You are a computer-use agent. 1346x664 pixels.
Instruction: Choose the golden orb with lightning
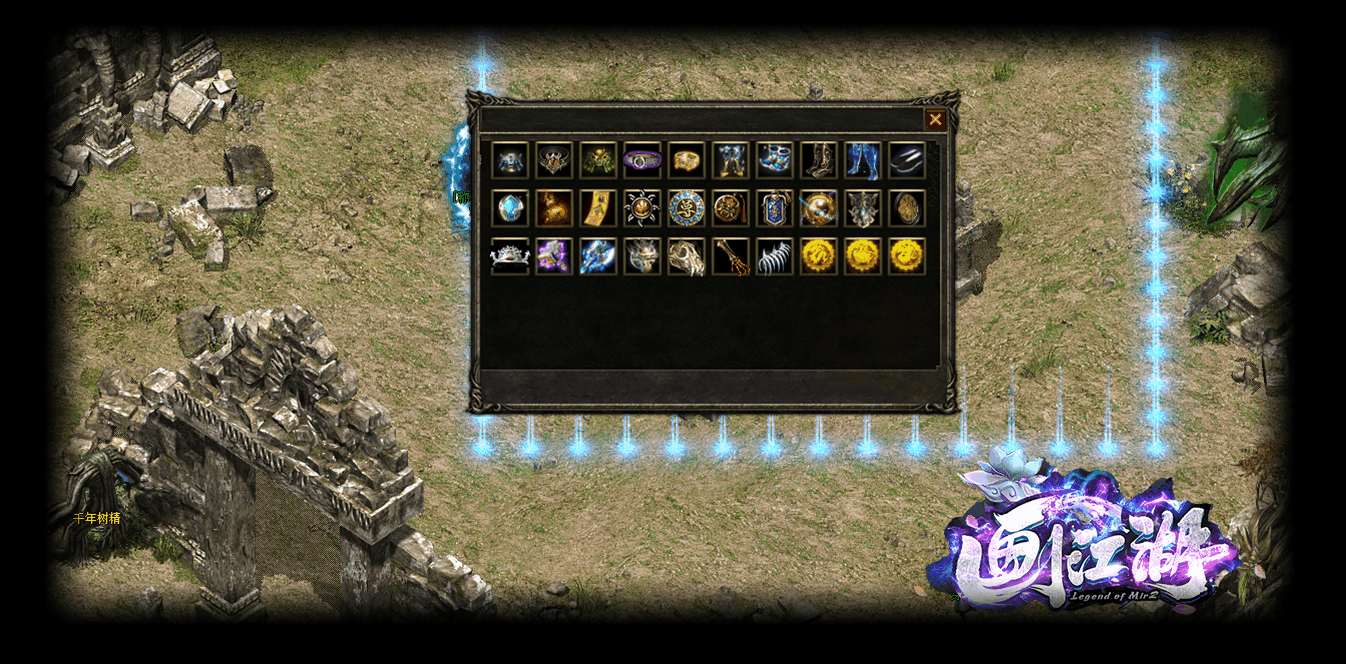coord(818,208)
